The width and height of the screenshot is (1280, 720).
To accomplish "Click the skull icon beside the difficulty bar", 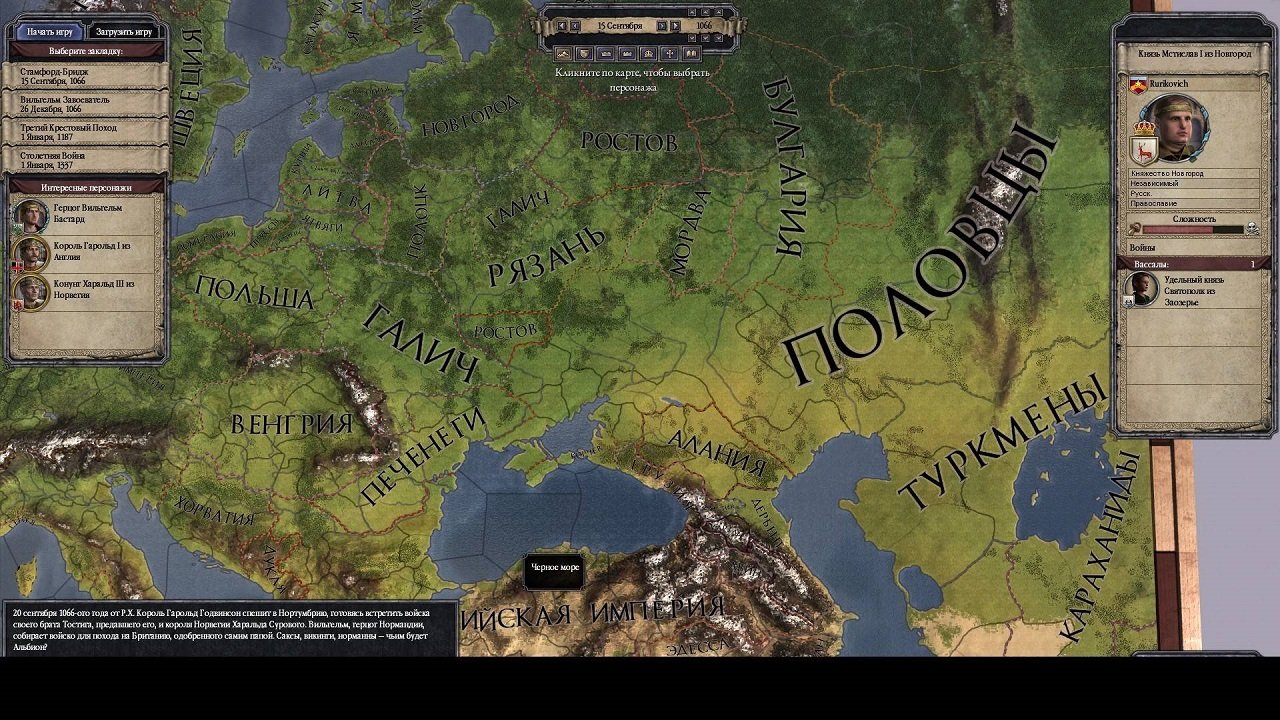I will pos(1252,227).
